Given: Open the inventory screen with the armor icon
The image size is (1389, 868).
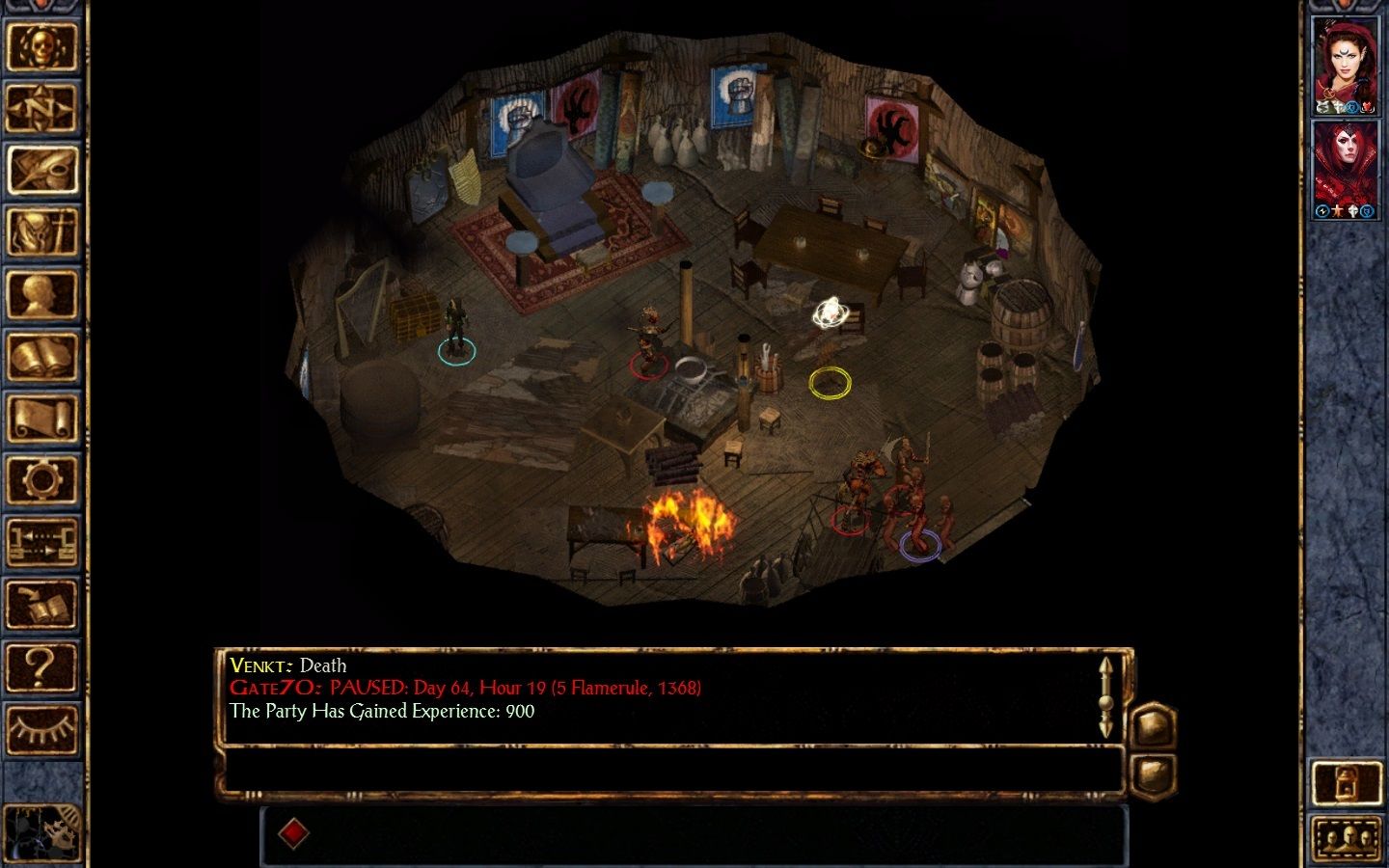Looking at the screenshot, I should pos(41,232).
